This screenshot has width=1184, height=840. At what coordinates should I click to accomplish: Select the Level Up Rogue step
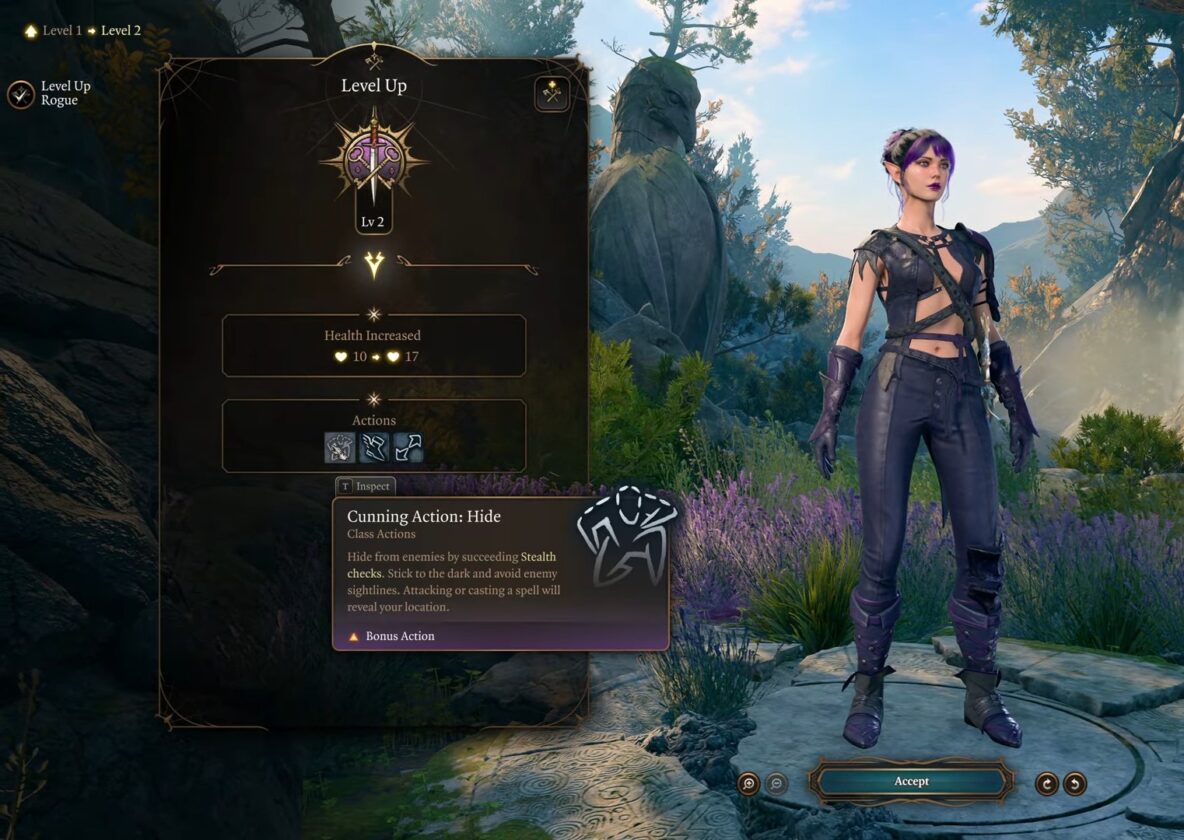pyautogui.click(x=21, y=94)
